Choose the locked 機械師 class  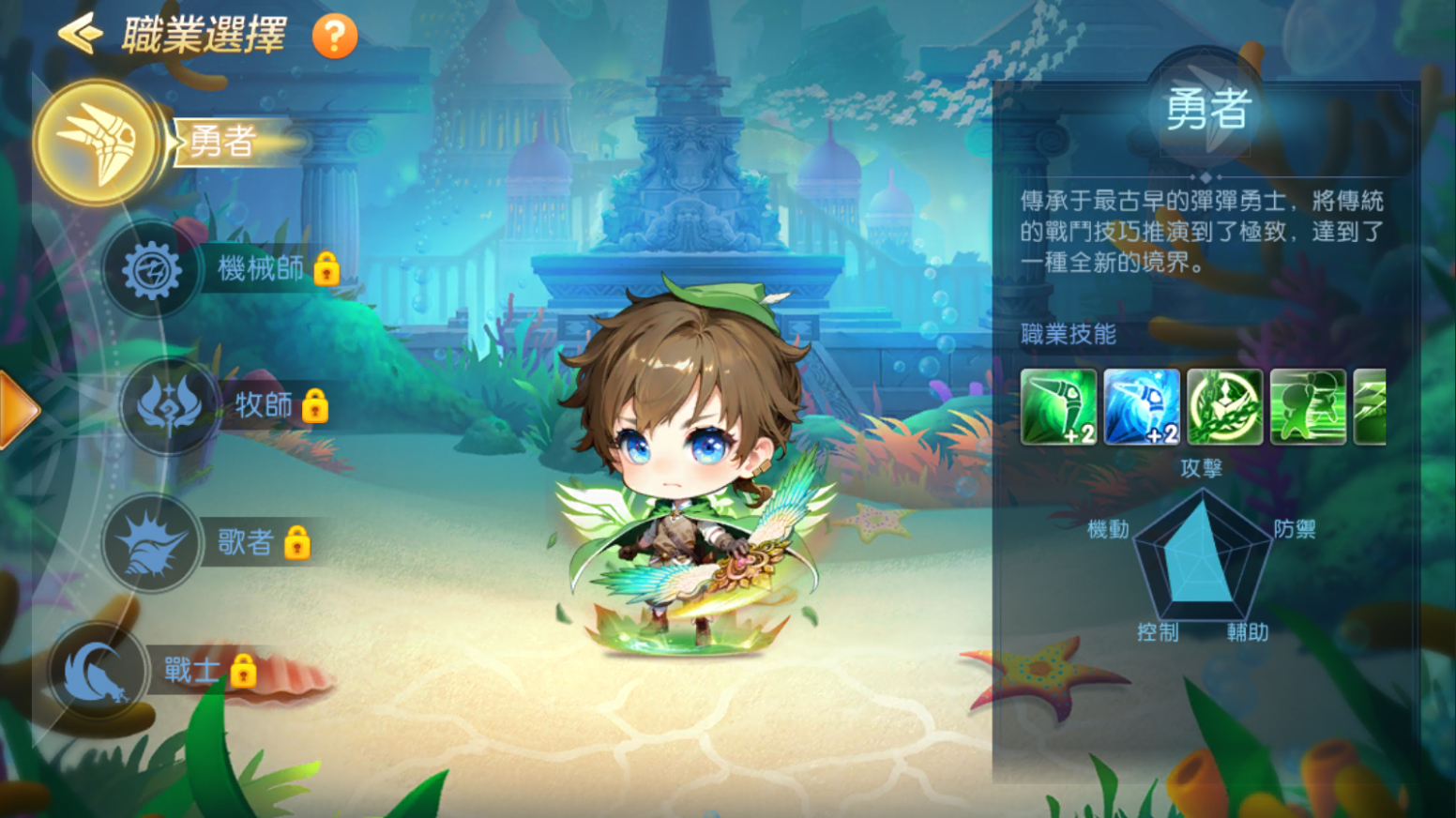pos(152,269)
